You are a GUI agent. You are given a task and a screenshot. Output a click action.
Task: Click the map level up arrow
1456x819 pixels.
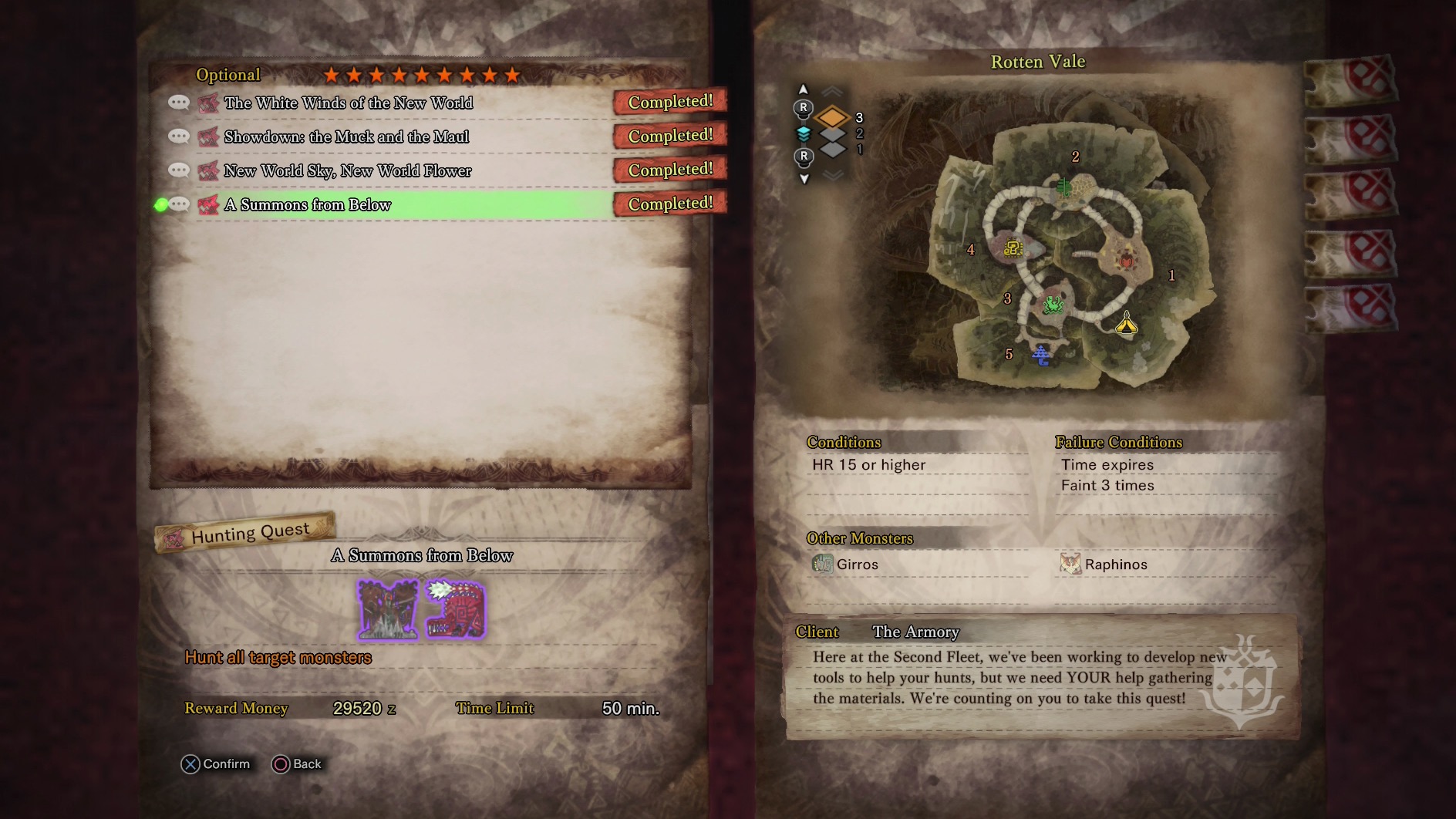(x=803, y=89)
